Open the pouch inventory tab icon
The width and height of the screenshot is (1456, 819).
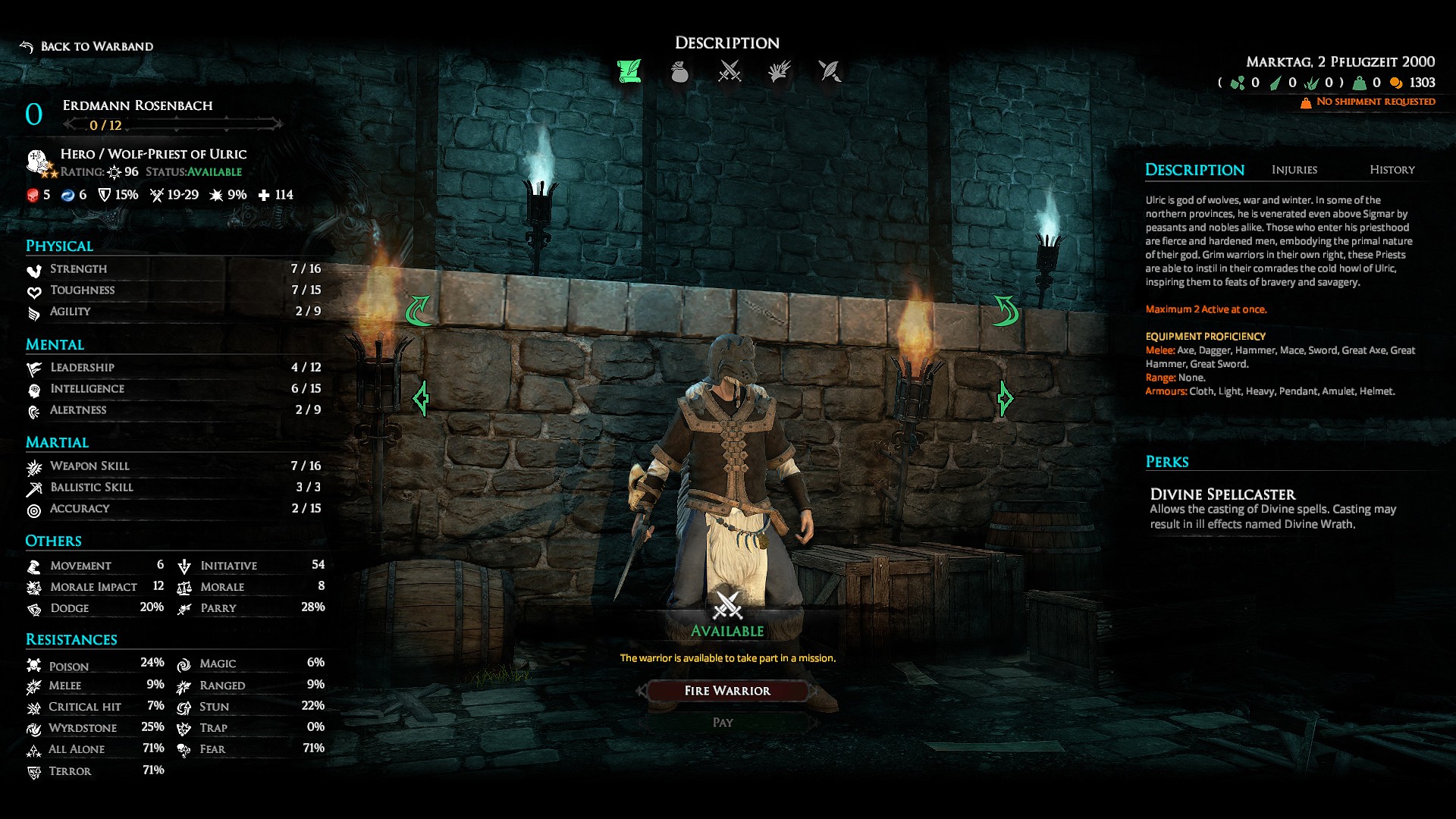[679, 71]
